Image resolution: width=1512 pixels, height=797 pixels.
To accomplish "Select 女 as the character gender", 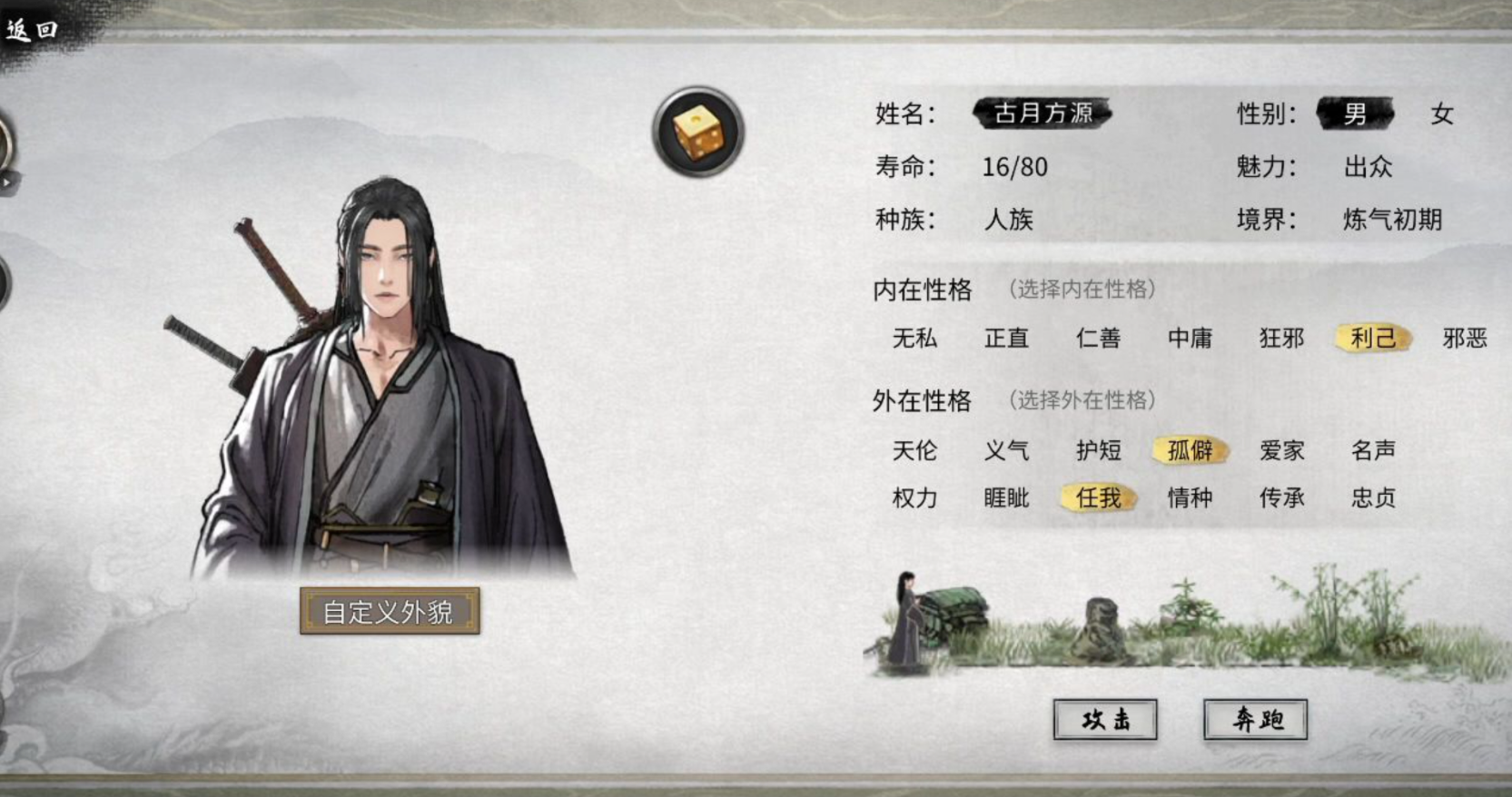I will coord(1442,113).
